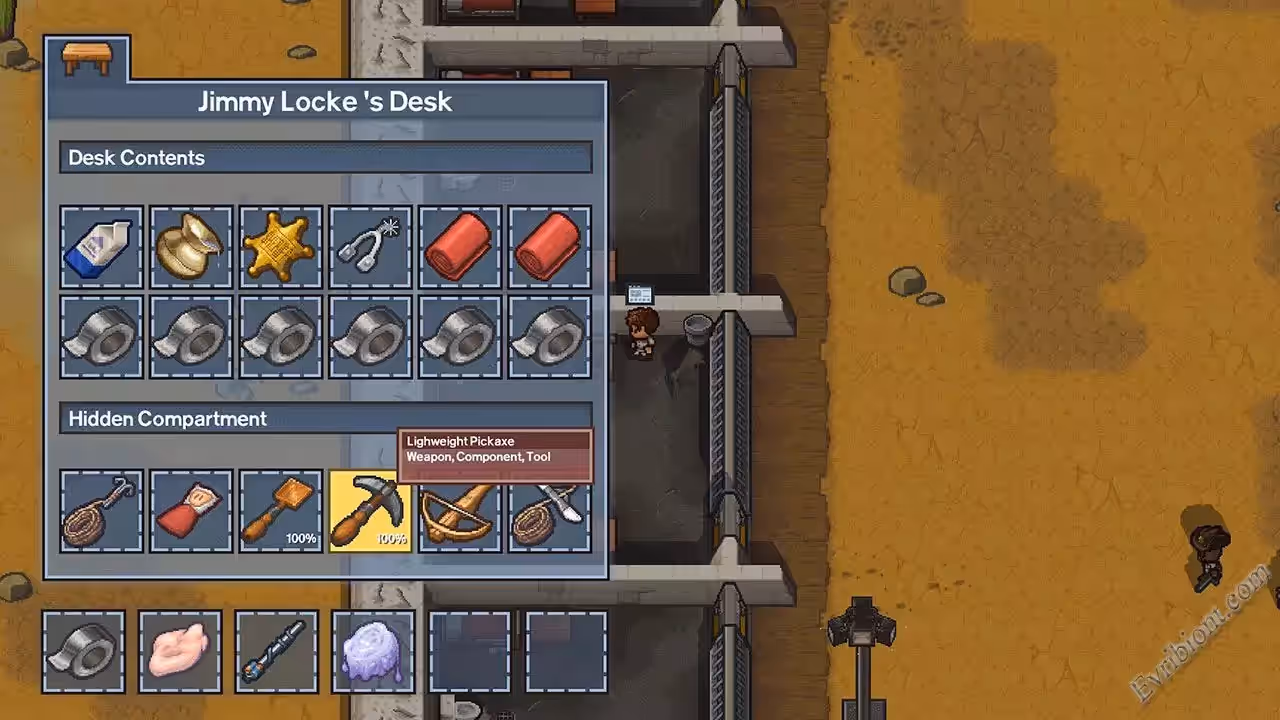Take the orange trowel at 100%
The image size is (1280, 720).
(x=280, y=511)
